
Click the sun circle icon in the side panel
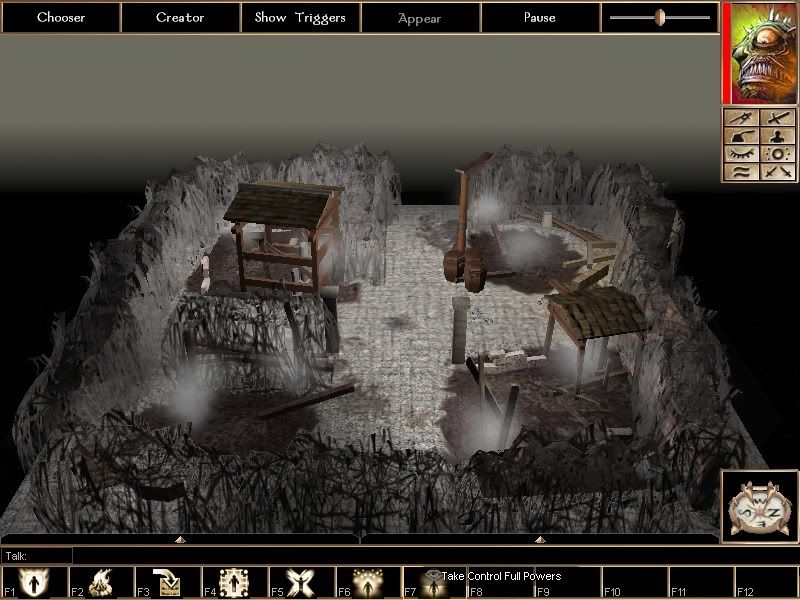(x=778, y=154)
